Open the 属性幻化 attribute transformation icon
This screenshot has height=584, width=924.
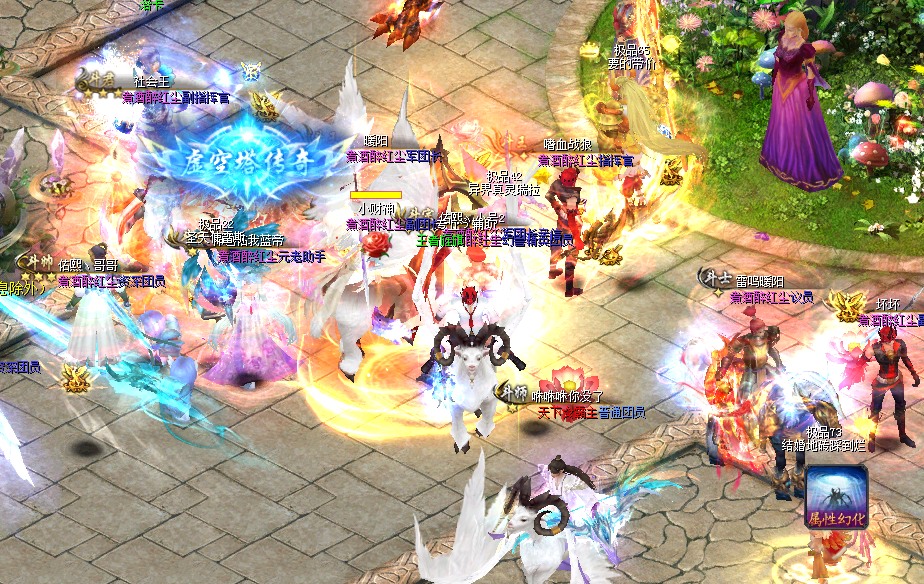tap(836, 495)
